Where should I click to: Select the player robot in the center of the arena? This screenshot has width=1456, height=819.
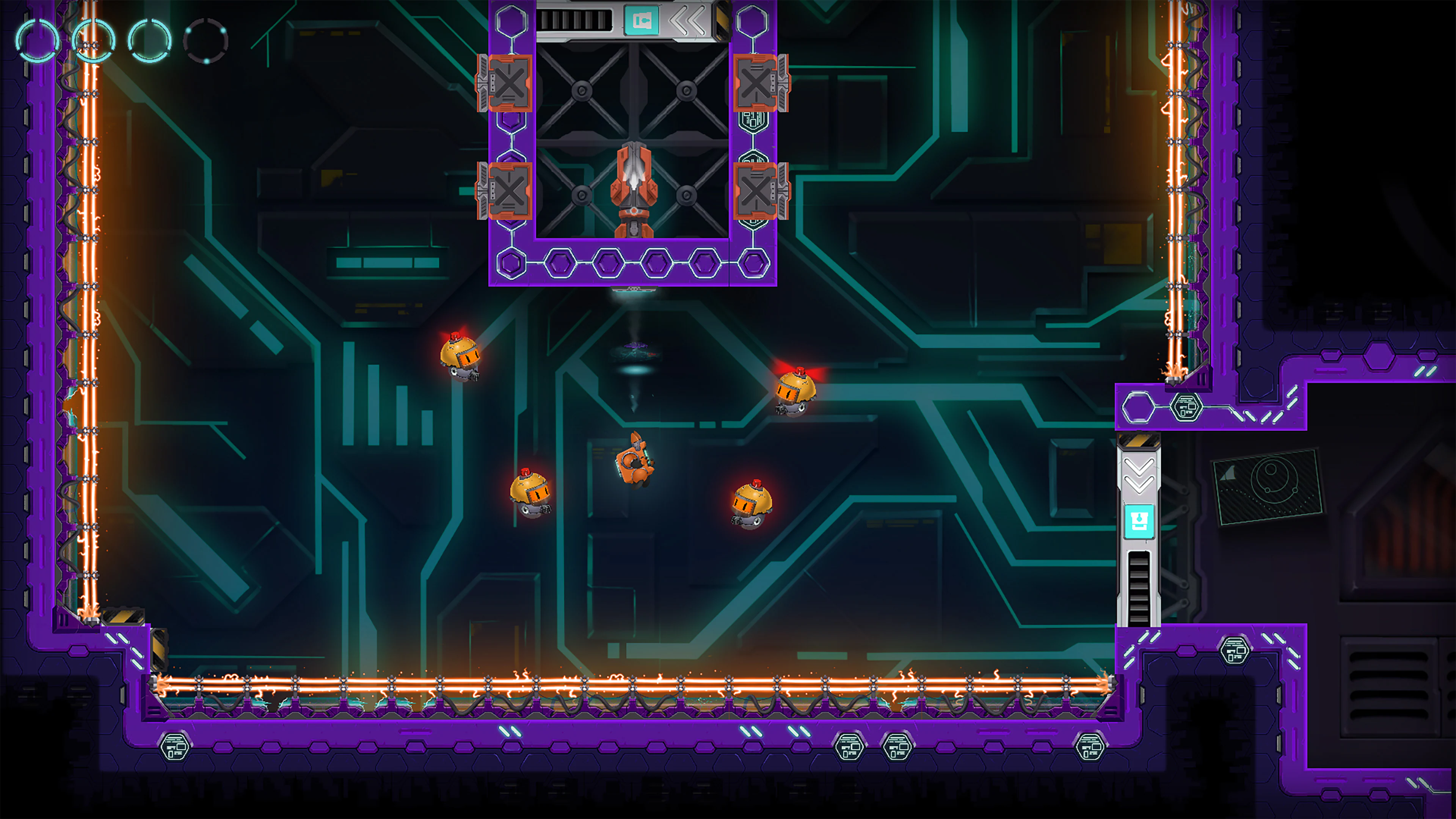636,463
